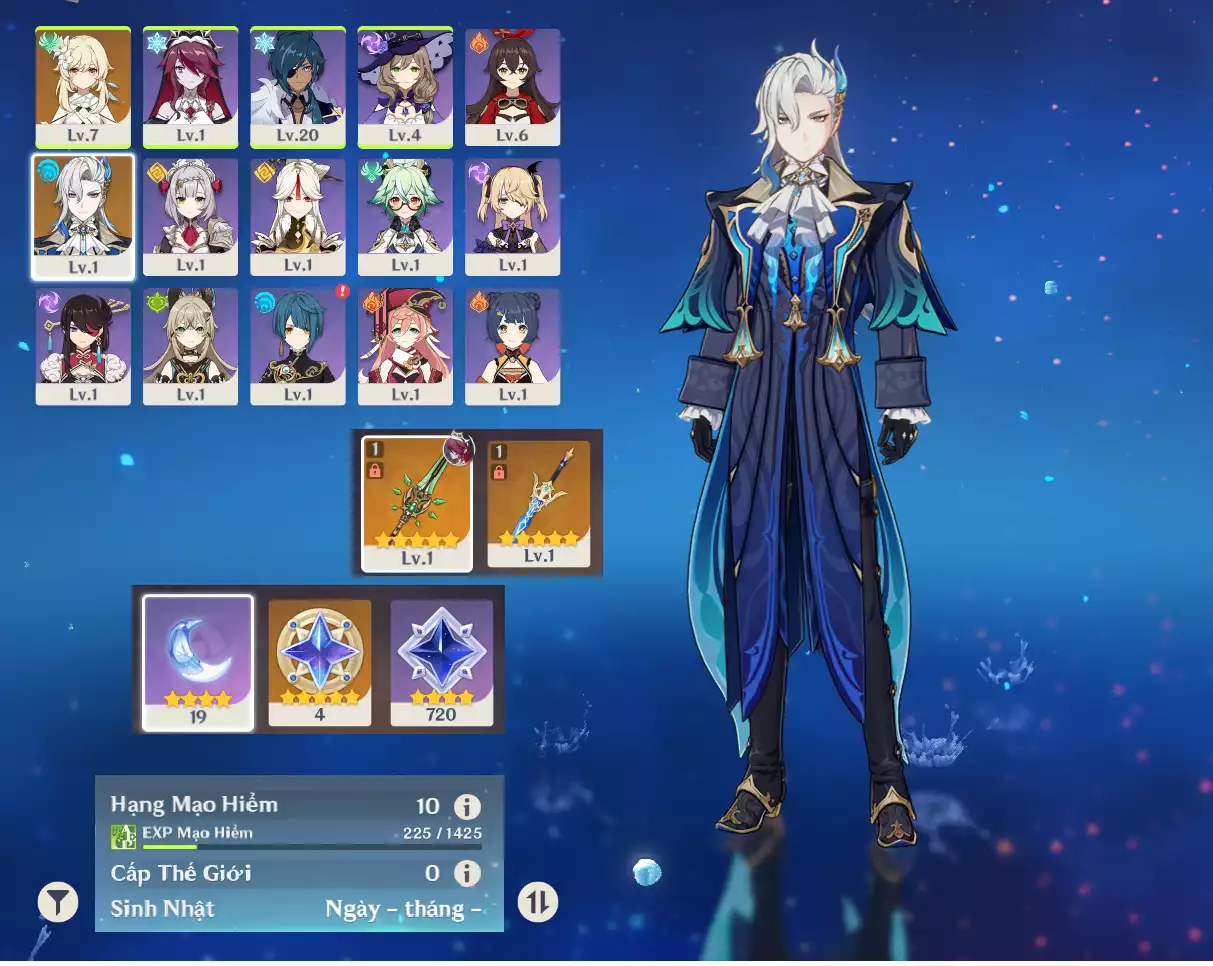Toggle the sort order arrows button
This screenshot has height=966, width=1213.
click(538, 903)
